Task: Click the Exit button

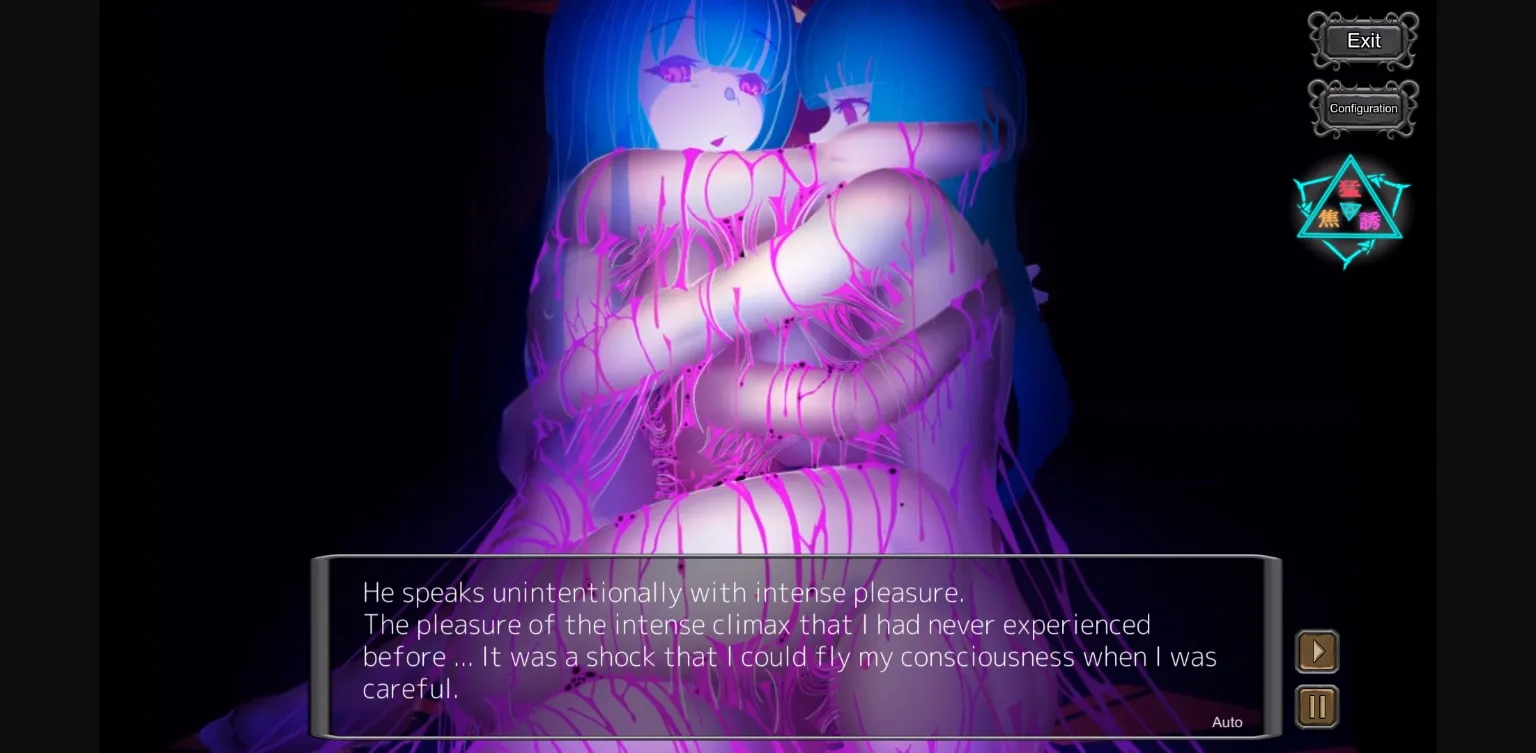Action: click(1362, 41)
